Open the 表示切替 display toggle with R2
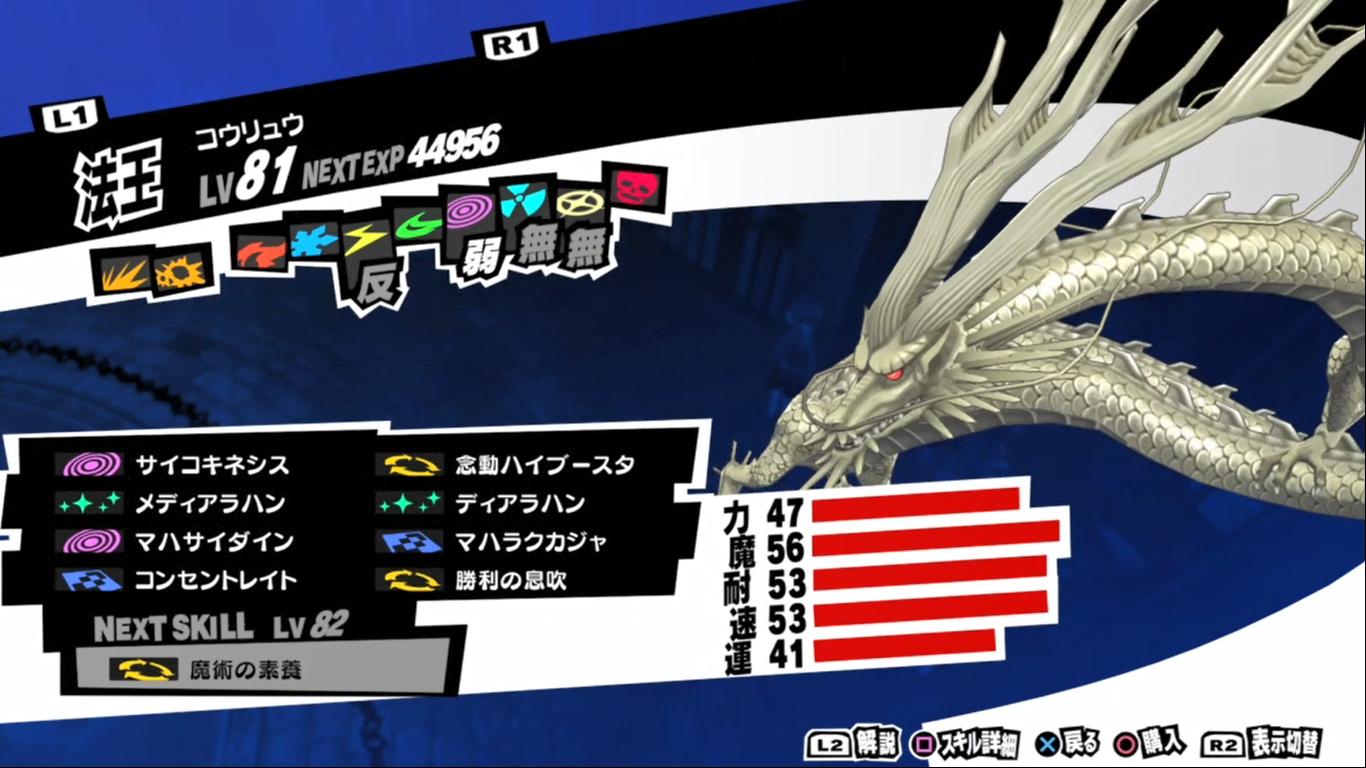The width and height of the screenshot is (1366, 768). [x=1272, y=744]
